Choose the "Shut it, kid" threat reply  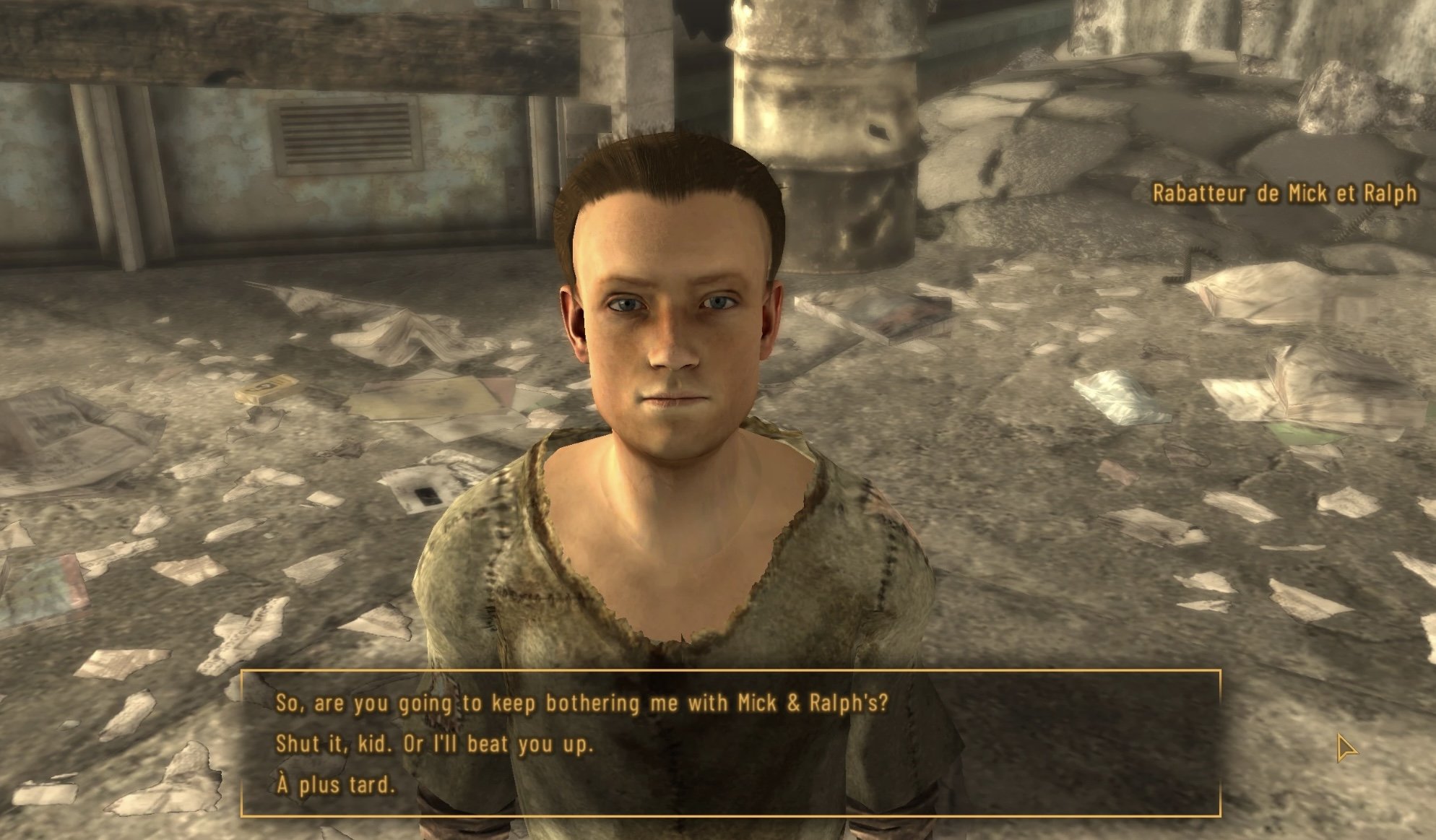(434, 745)
